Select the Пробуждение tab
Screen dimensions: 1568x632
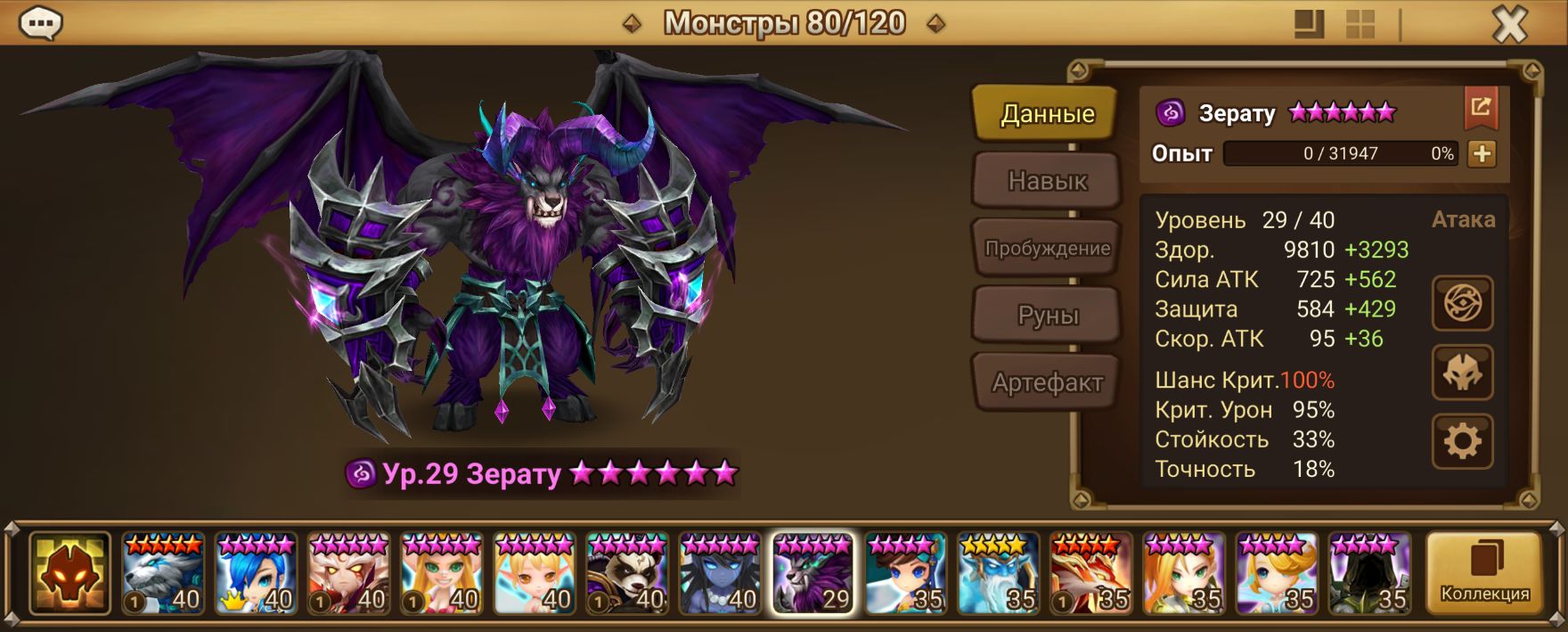point(1047,248)
